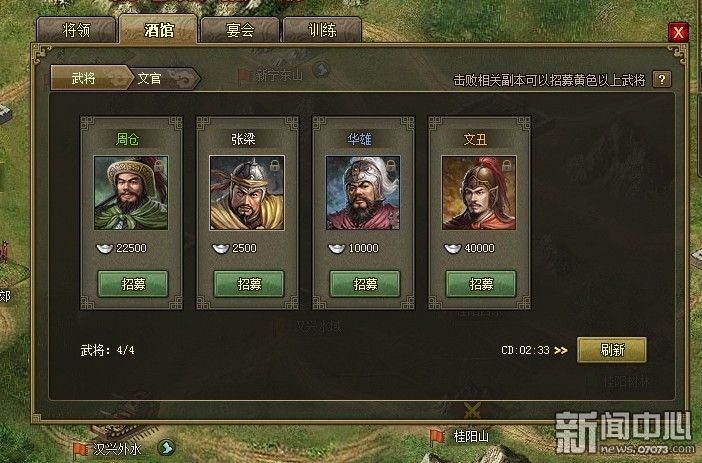Switch to the 文官 sub-tab

[151, 78]
